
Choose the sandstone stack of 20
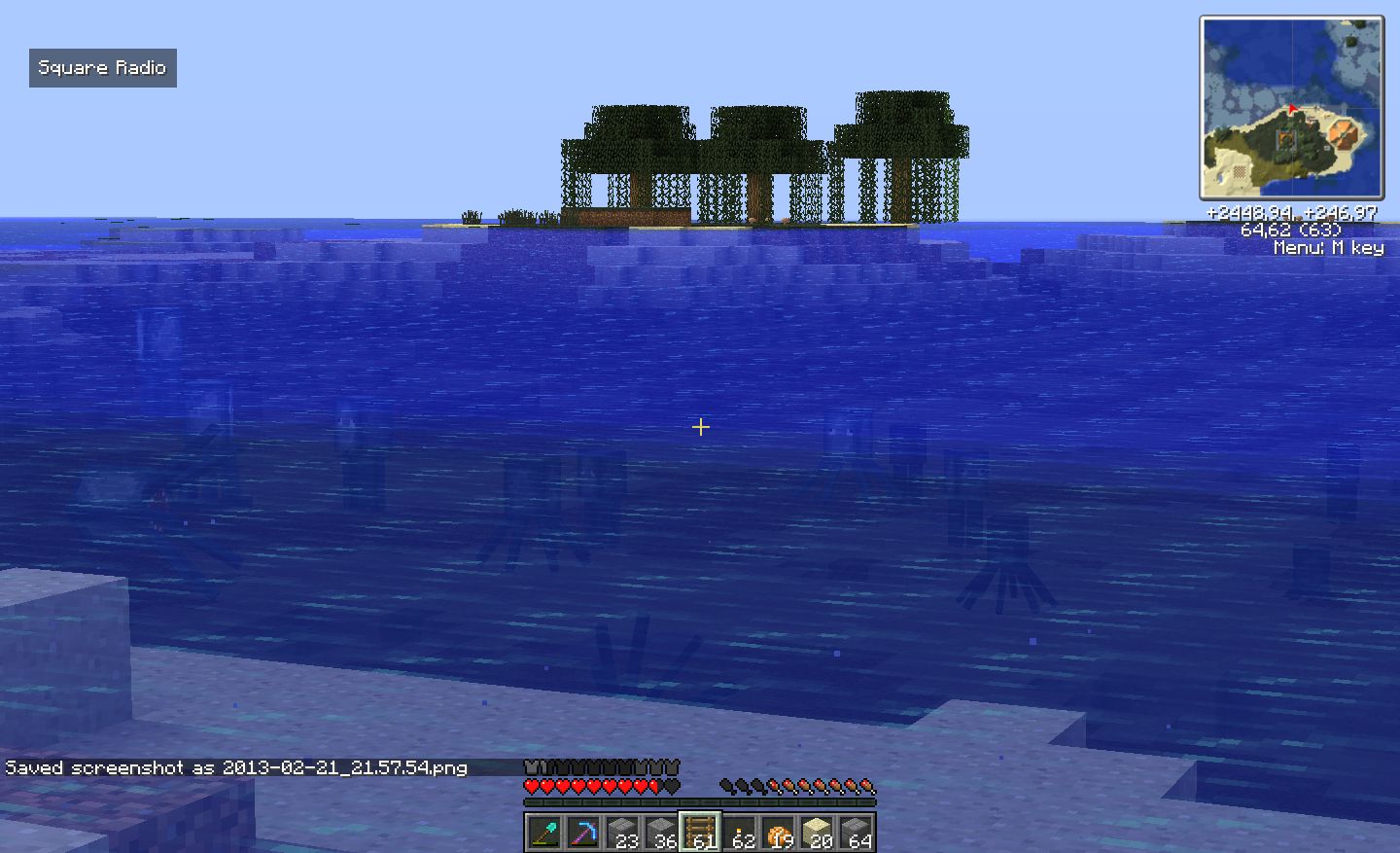817,833
